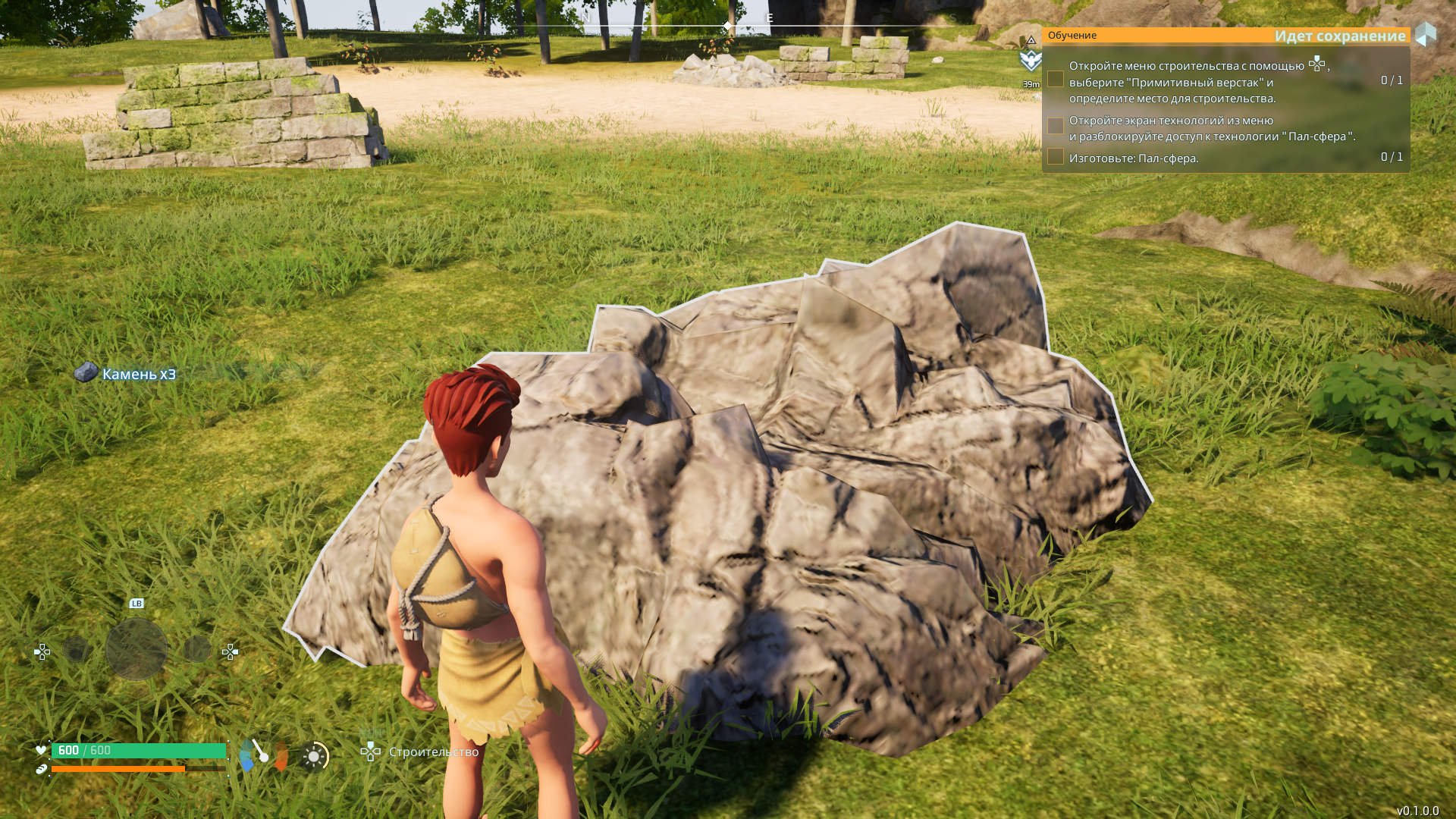The image size is (1456, 819).
Task: Click the winged waypoint marker showing 39m
Action: point(1031,61)
